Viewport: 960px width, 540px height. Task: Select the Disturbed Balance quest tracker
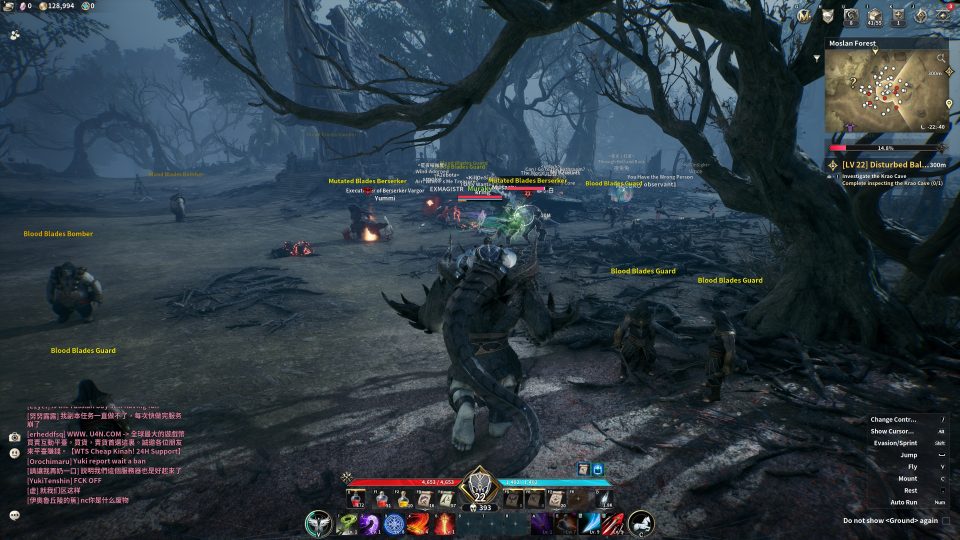tap(886, 164)
